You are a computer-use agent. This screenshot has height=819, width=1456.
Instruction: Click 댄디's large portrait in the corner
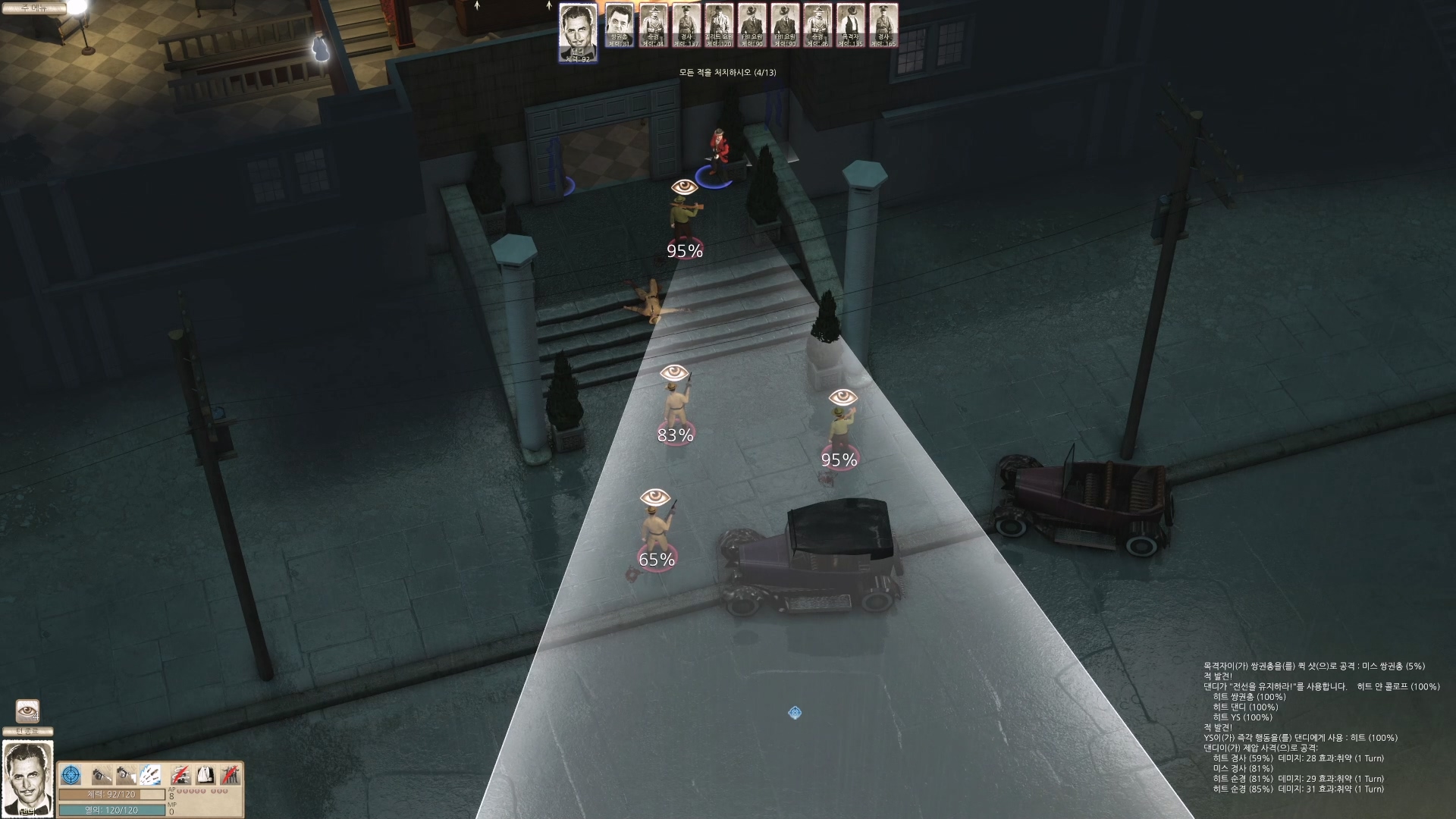[x=28, y=777]
